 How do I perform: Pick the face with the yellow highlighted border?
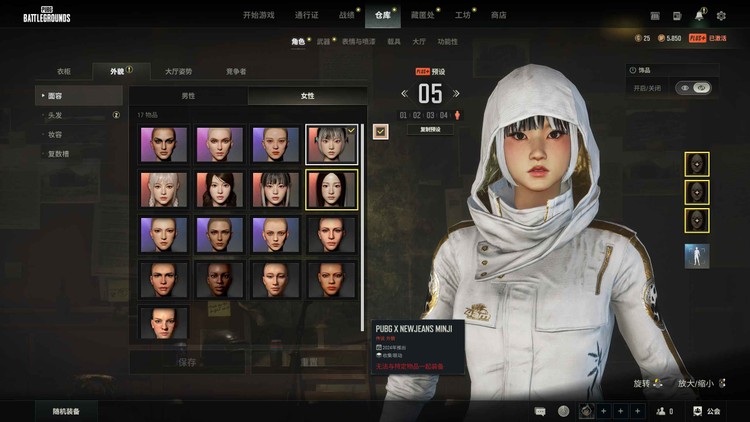point(331,189)
